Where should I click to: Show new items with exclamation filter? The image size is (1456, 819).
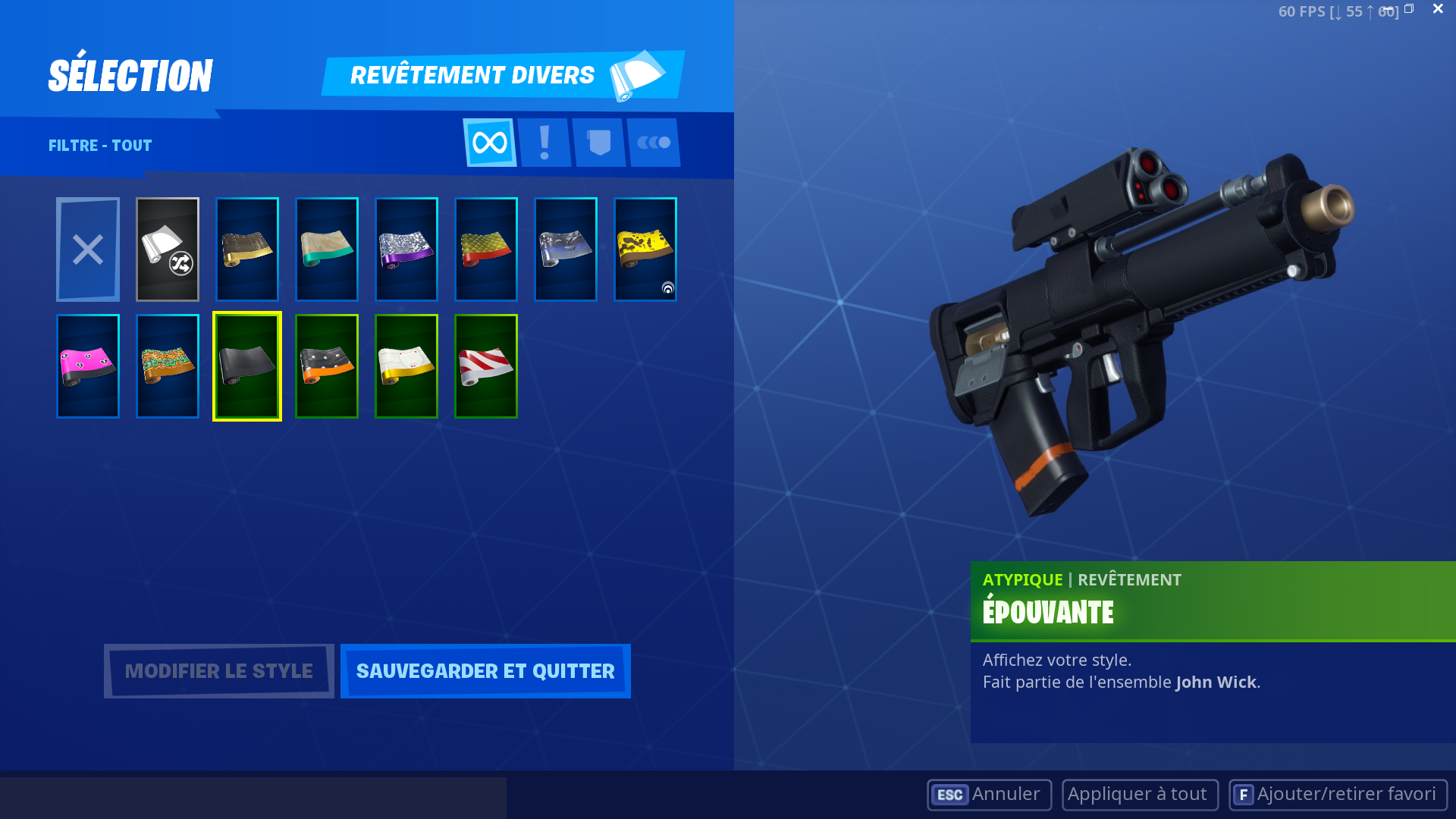coord(544,143)
